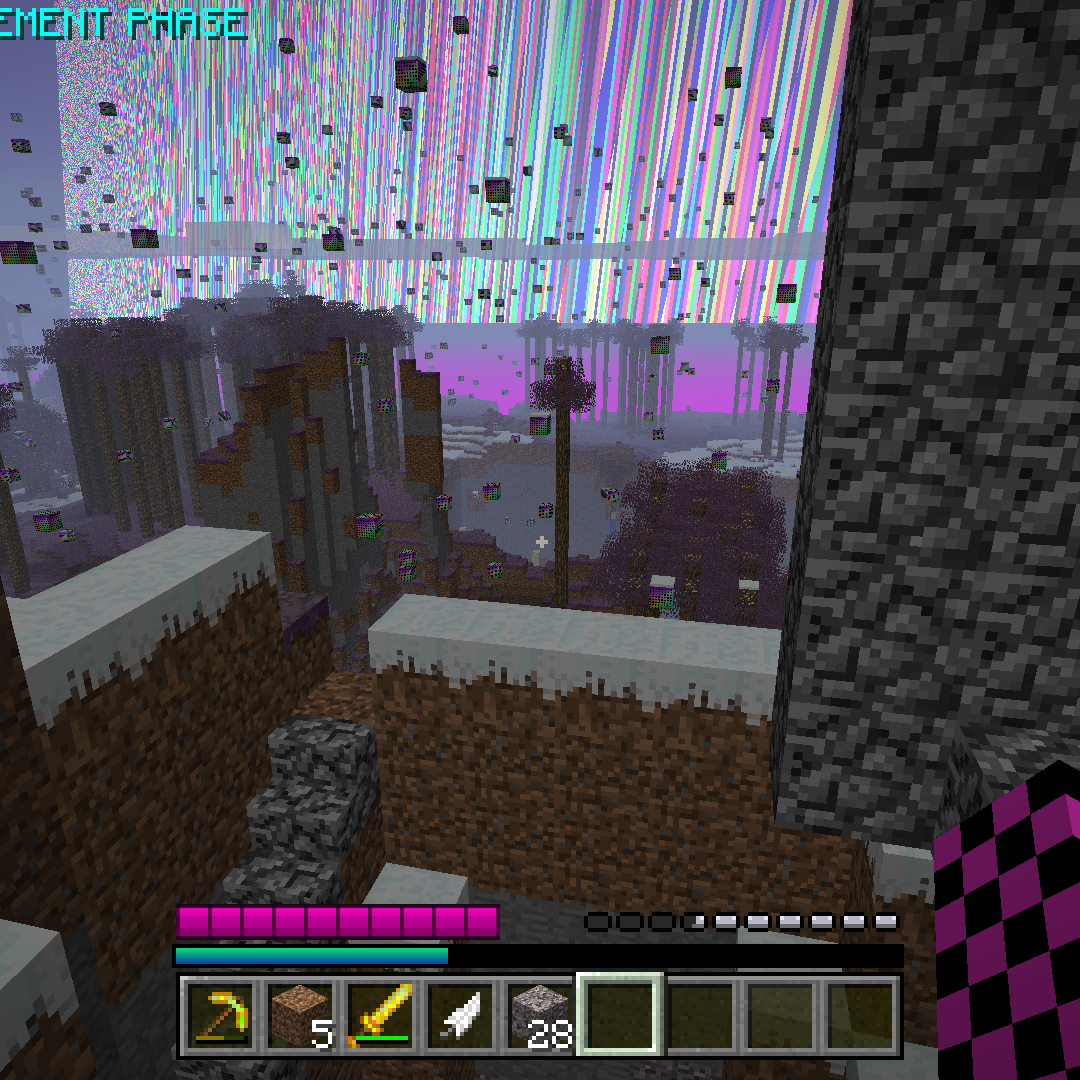Click the highlighted empty hotbar slot
The width and height of the screenshot is (1080, 1080).
click(x=620, y=1014)
